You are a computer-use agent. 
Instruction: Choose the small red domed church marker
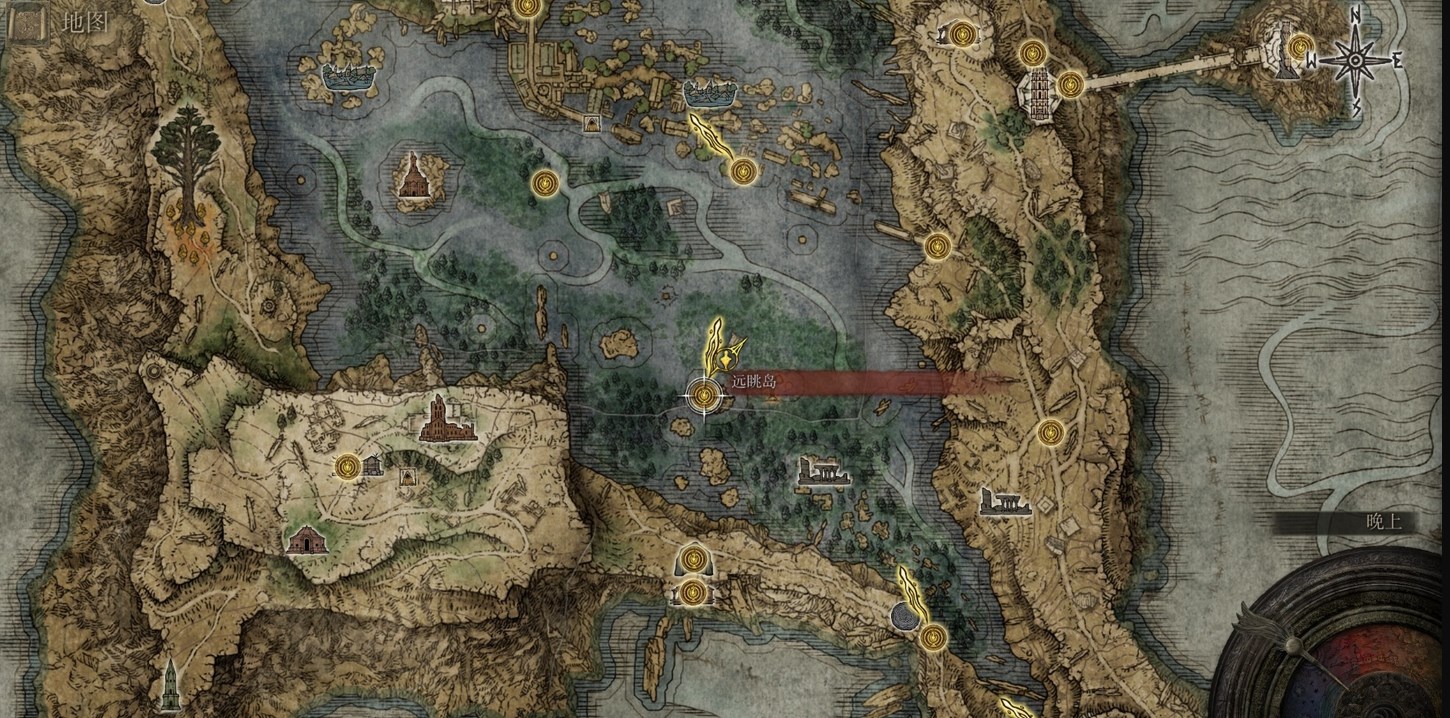click(x=304, y=541)
